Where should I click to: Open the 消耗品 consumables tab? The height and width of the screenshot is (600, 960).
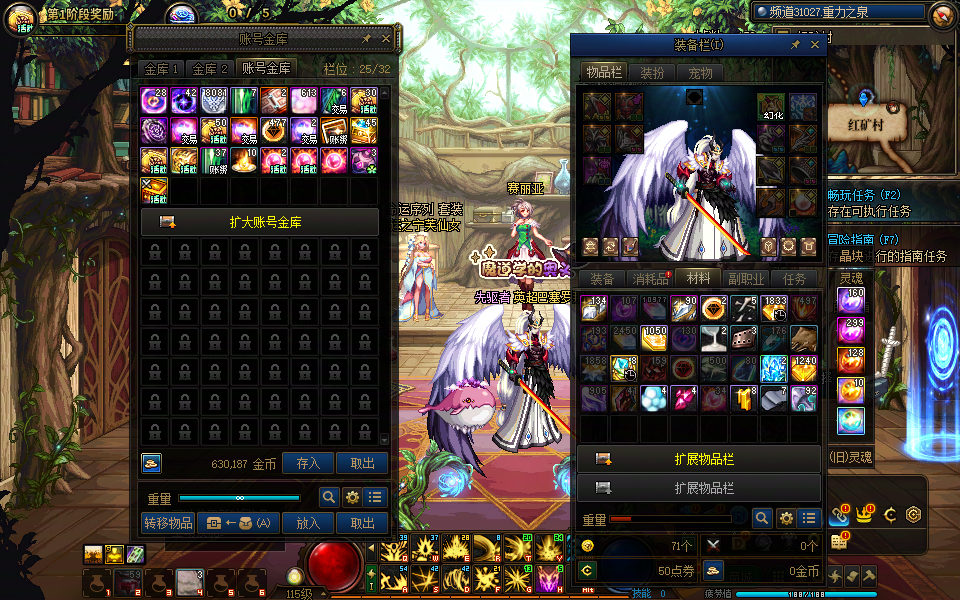650,278
